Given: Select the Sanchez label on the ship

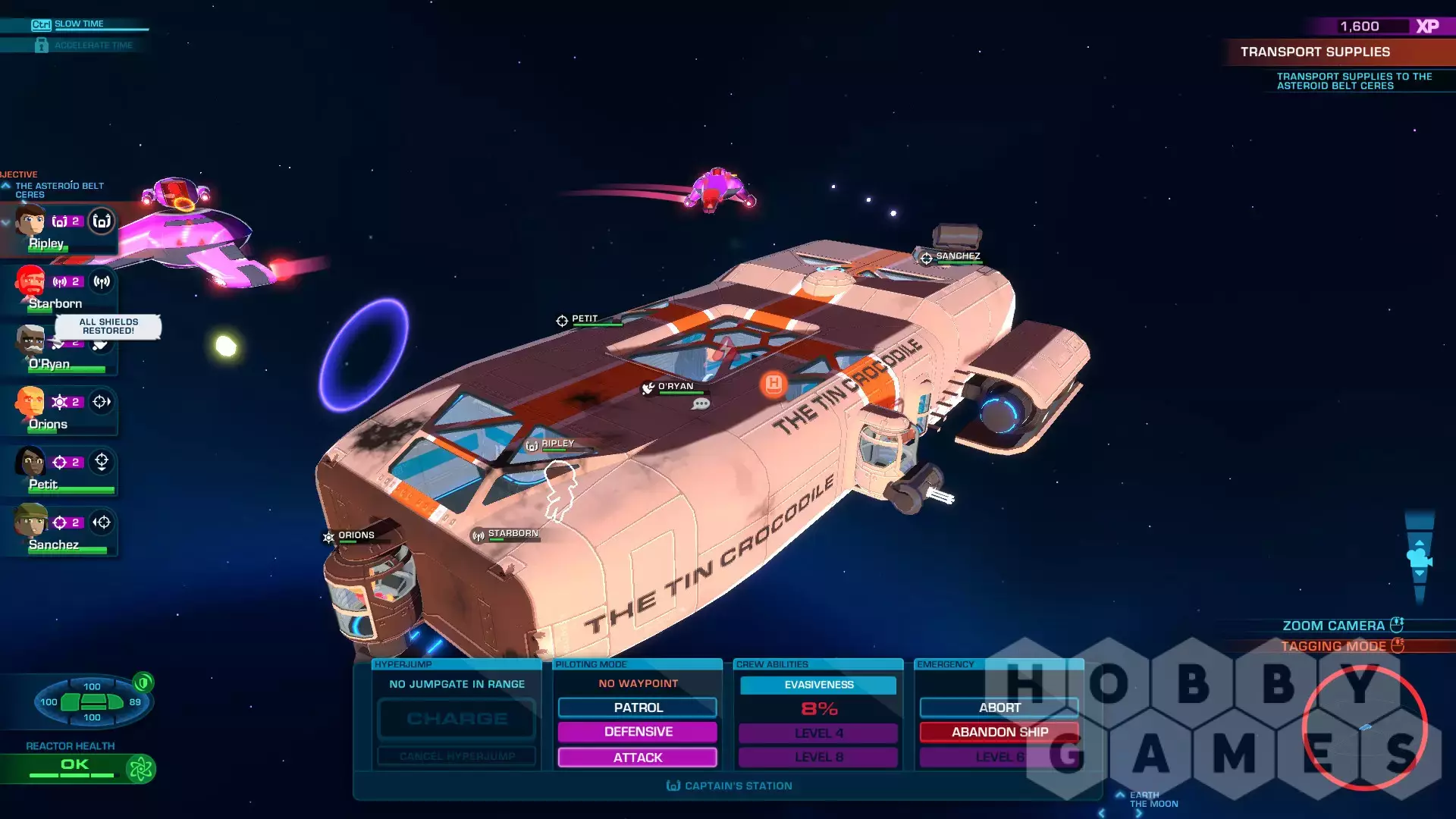Looking at the screenshot, I should 957,256.
